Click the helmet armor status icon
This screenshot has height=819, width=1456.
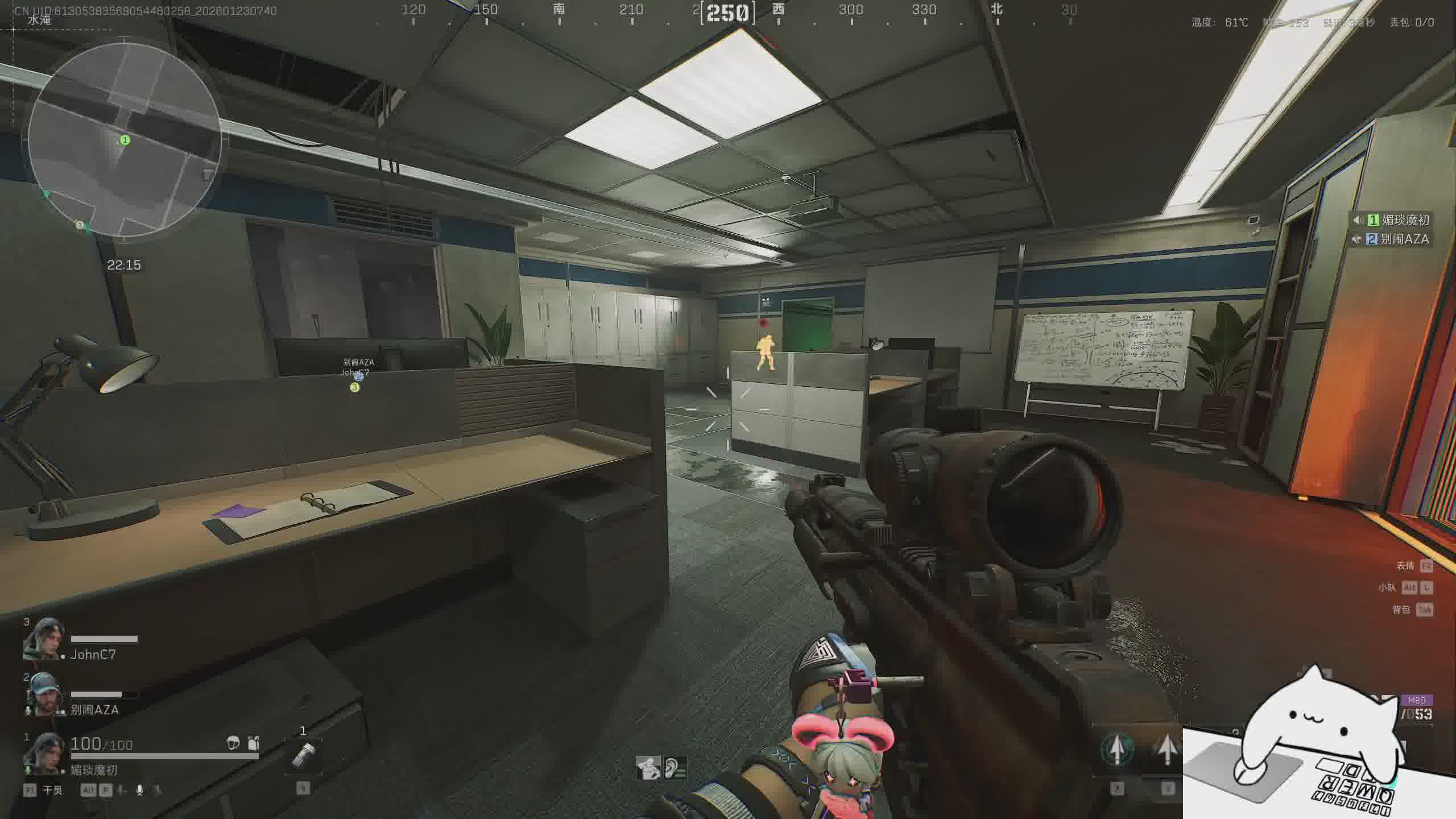(233, 743)
